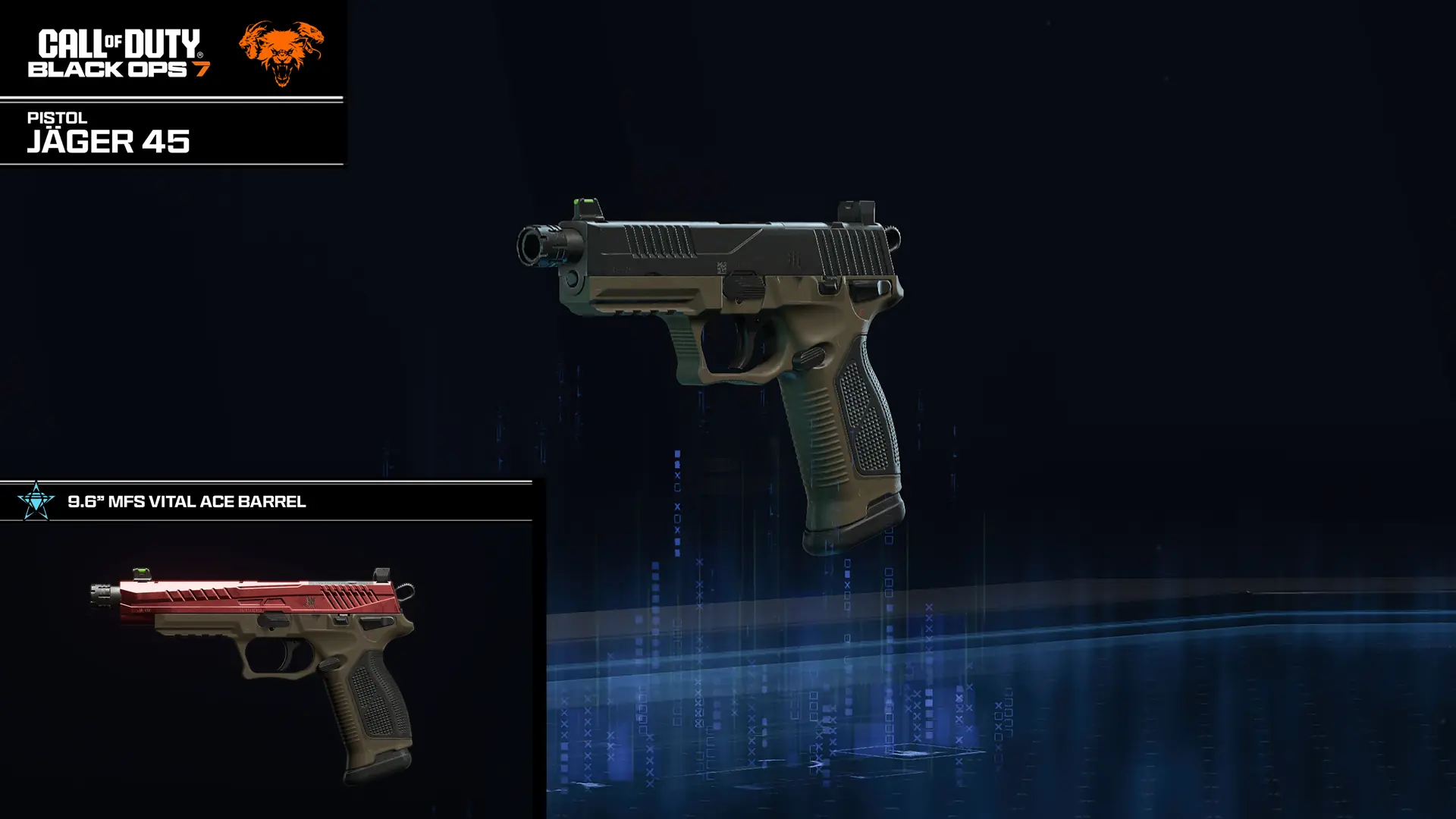Select the Pistol category label
Screen dimensions: 1456x819
pyautogui.click(x=56, y=118)
